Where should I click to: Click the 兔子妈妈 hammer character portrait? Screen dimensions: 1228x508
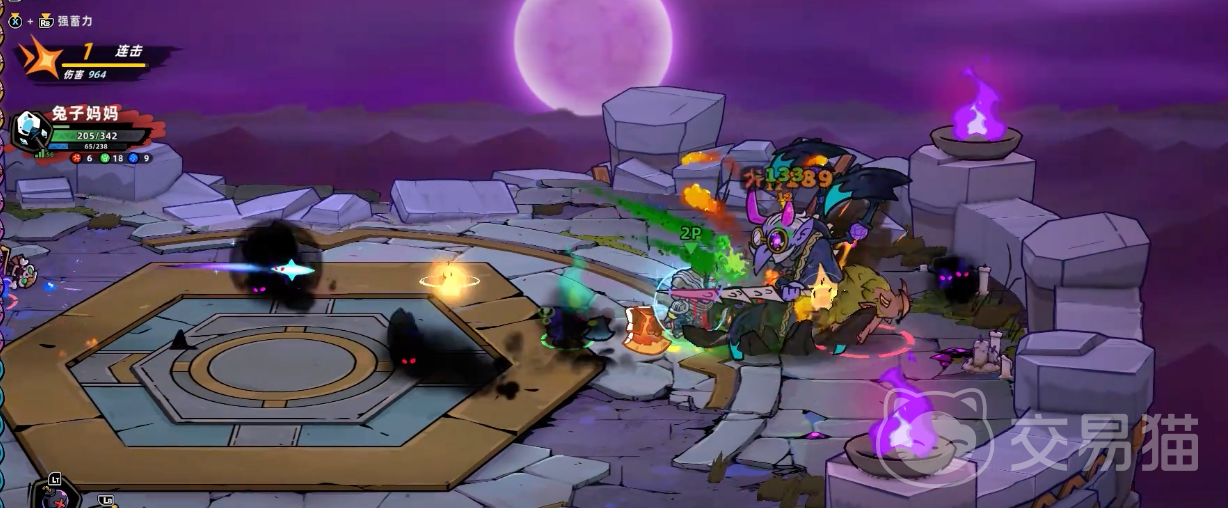click(x=30, y=128)
